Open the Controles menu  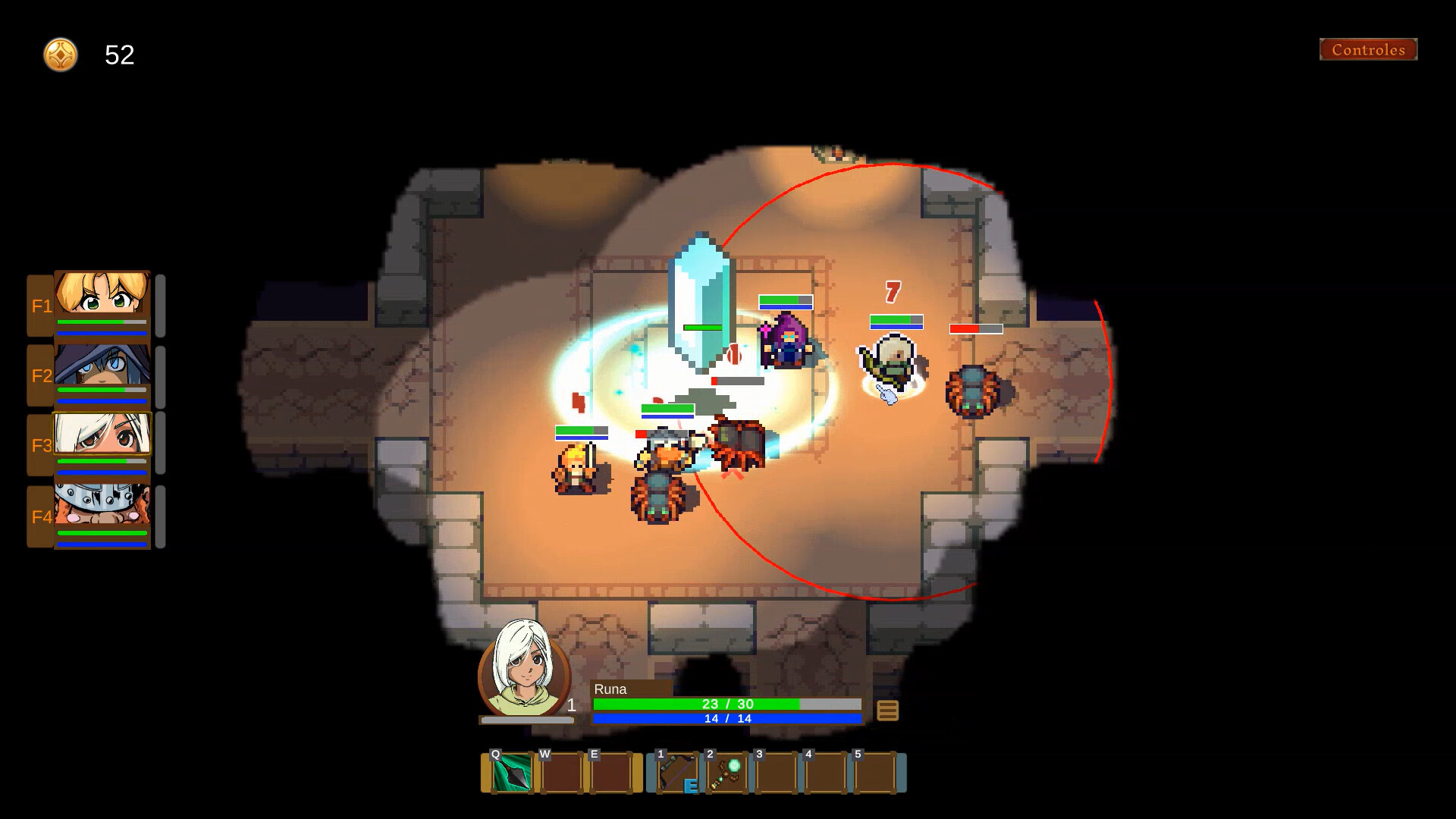[x=1368, y=50]
